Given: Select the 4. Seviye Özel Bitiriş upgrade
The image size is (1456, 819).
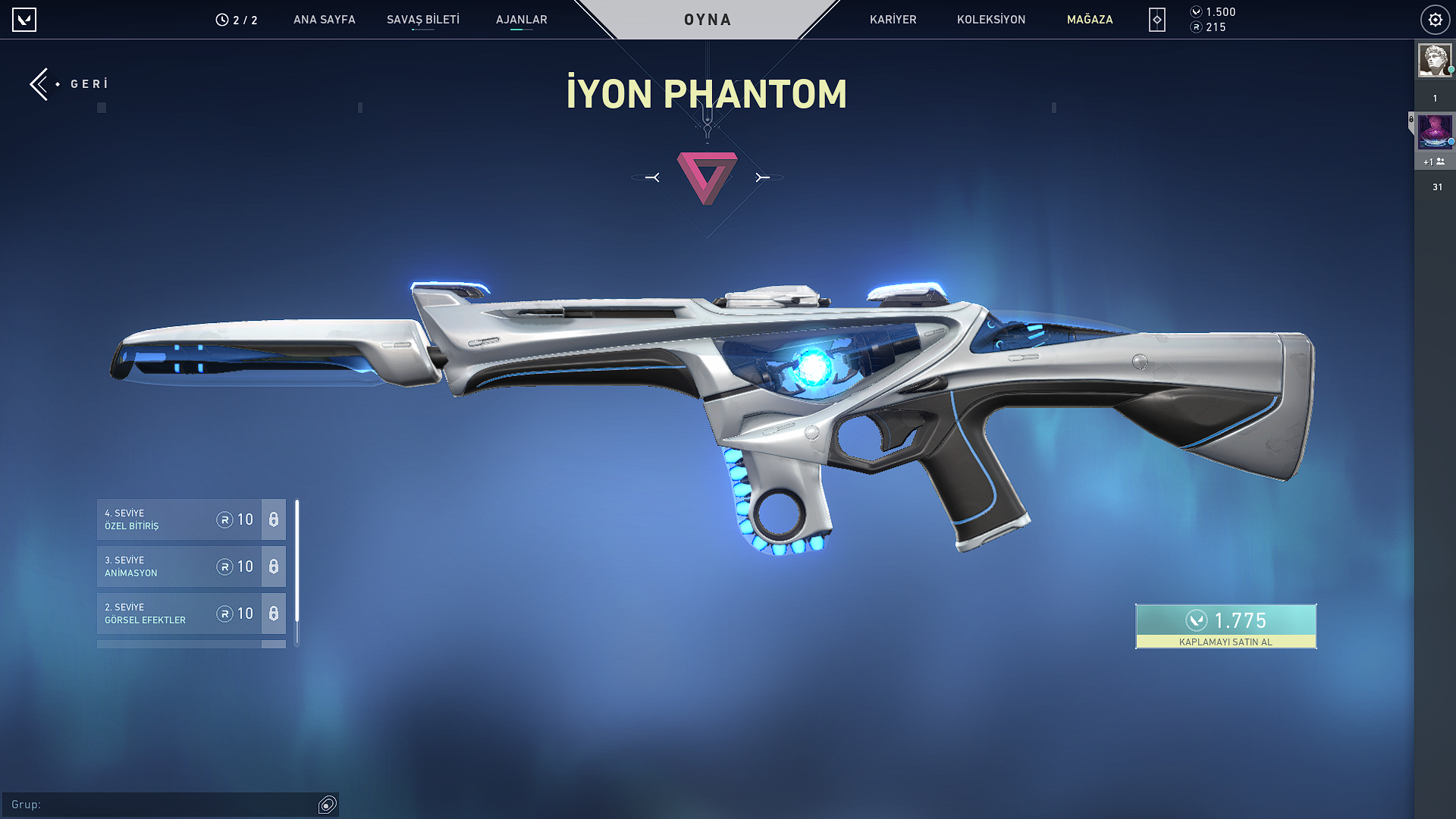Looking at the screenshot, I should 179,519.
